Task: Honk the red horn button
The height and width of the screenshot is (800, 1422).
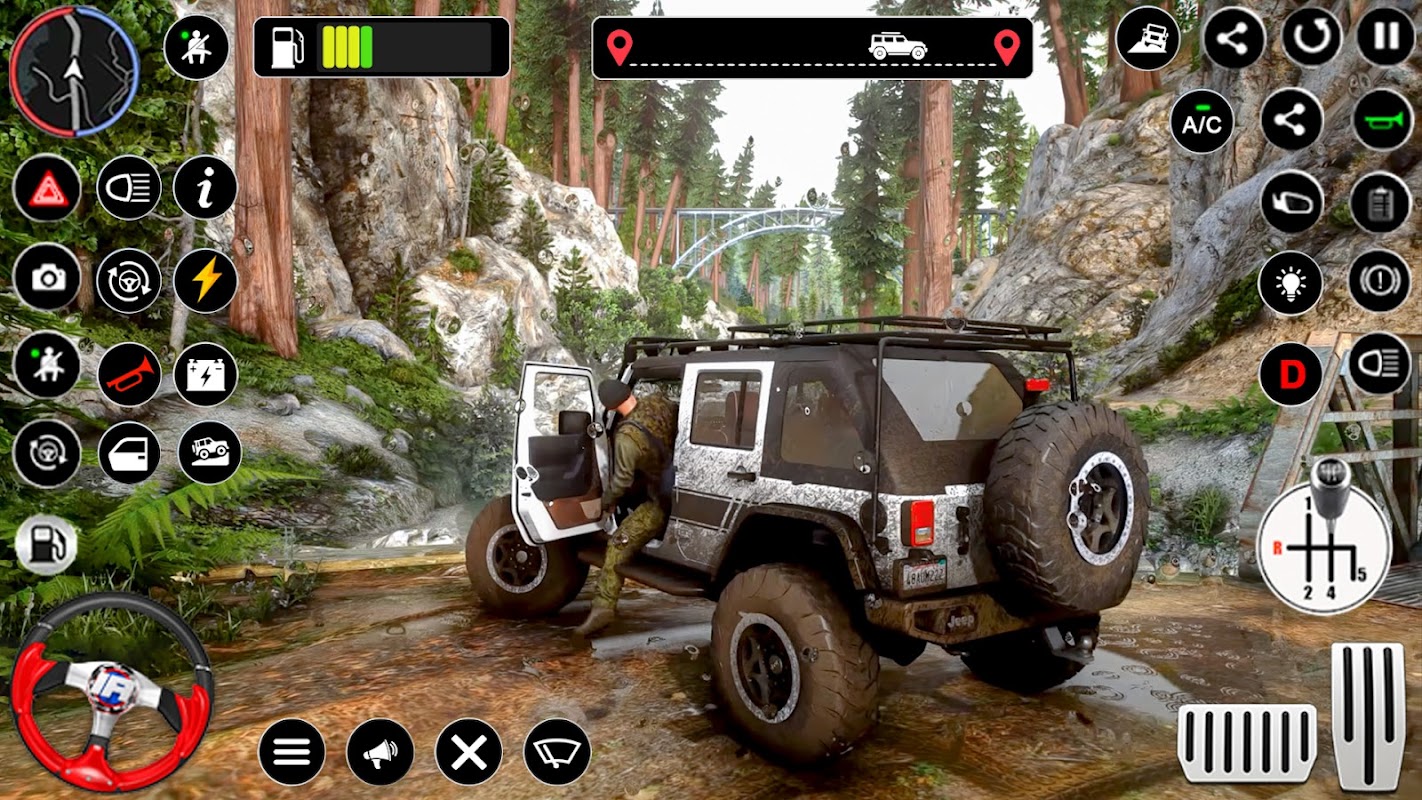Action: coord(129,374)
